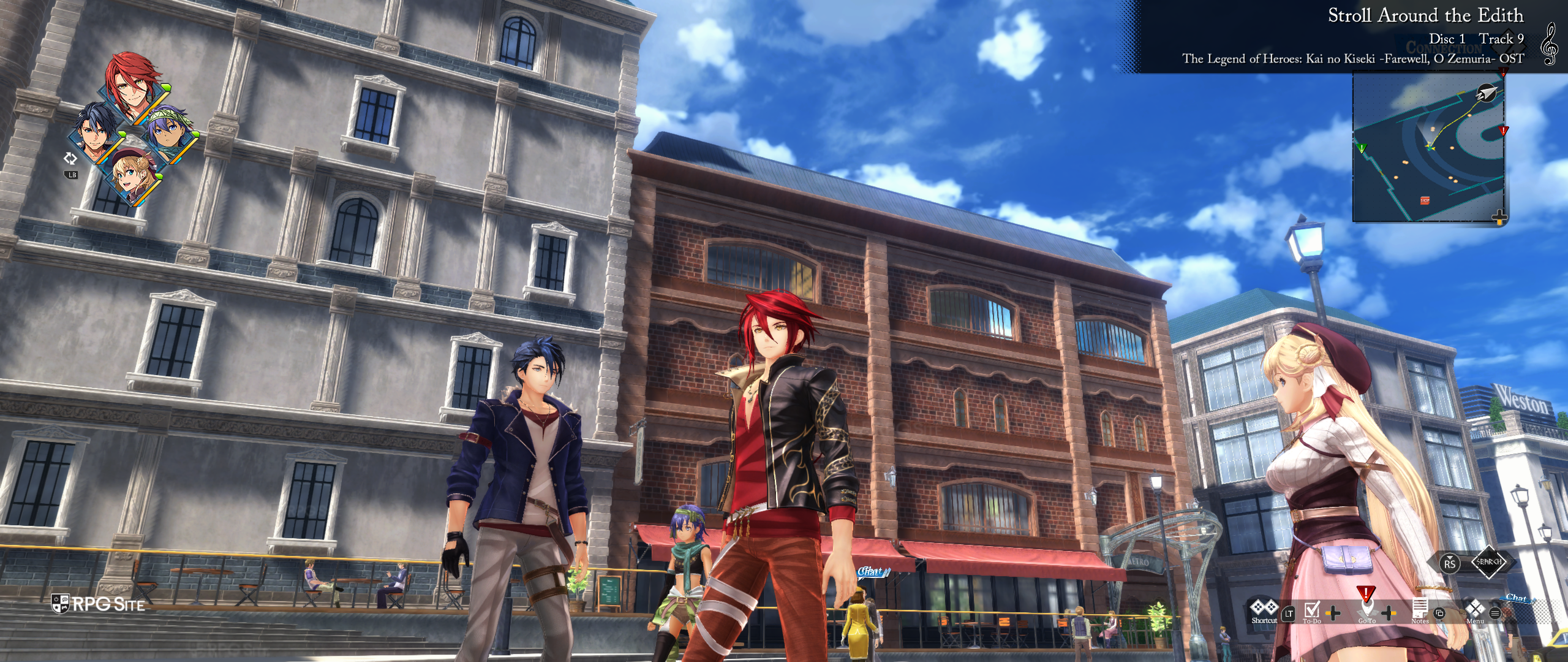Image resolution: width=1568 pixels, height=662 pixels.
Task: Click the party swap arrows icon
Action: pyautogui.click(x=70, y=159)
